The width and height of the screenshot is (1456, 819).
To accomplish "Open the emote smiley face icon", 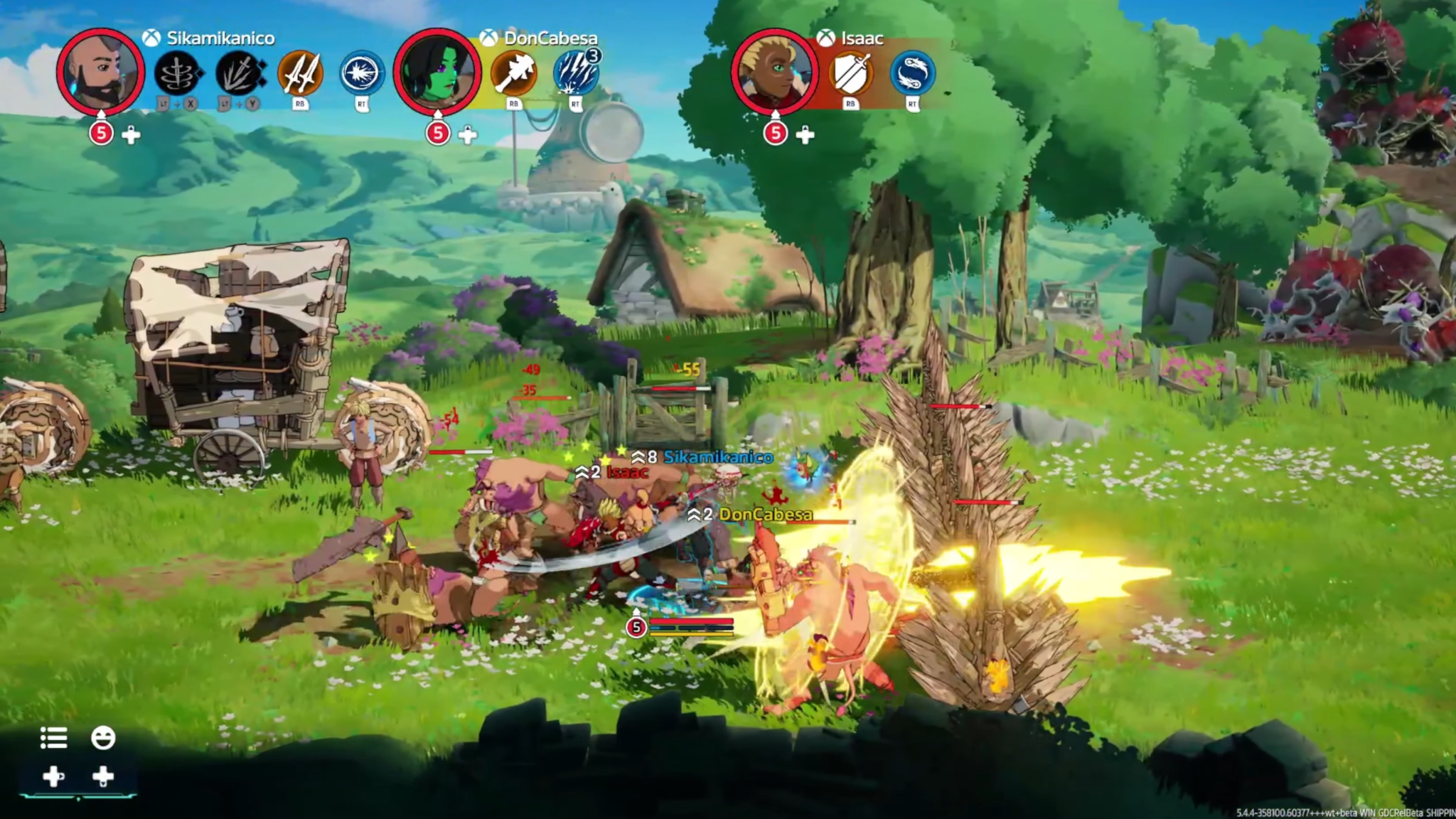I will click(x=103, y=738).
